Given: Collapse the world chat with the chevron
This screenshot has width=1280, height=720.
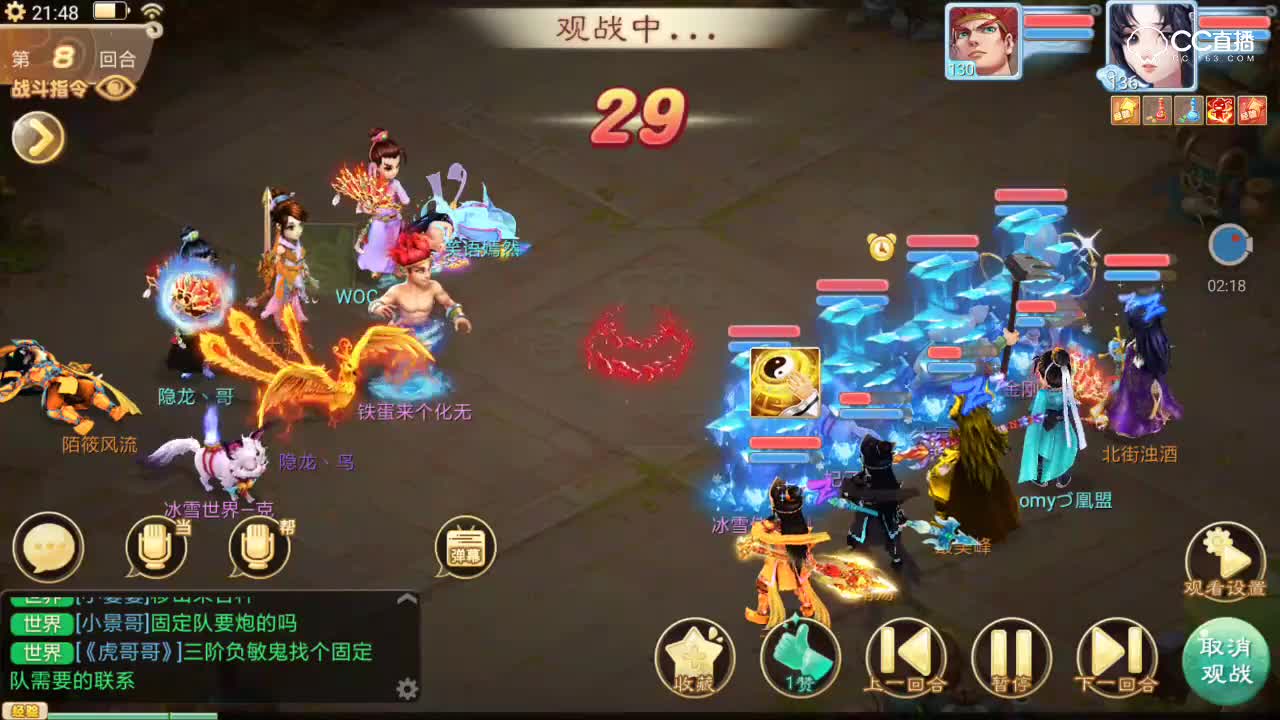Looking at the screenshot, I should pos(406,599).
